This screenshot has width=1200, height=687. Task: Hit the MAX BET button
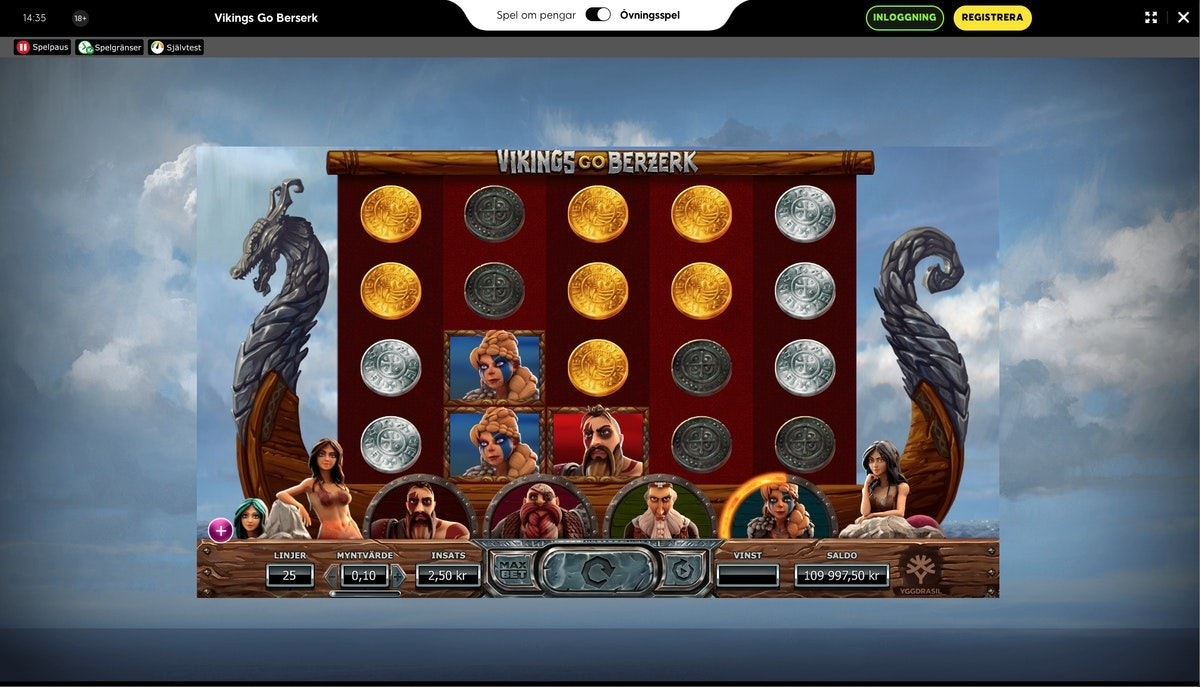[x=510, y=571]
